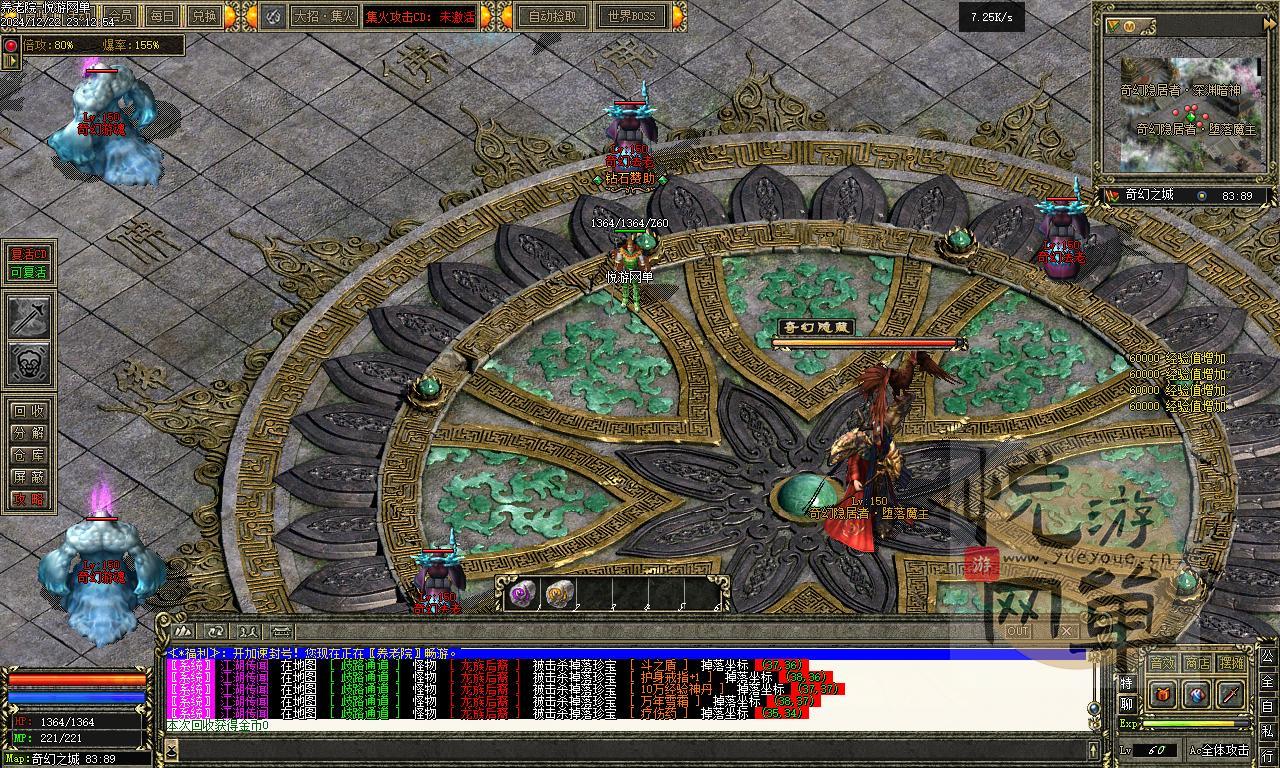Open the 攻略 strategy guide
The width and height of the screenshot is (1280, 768).
[x=28, y=499]
